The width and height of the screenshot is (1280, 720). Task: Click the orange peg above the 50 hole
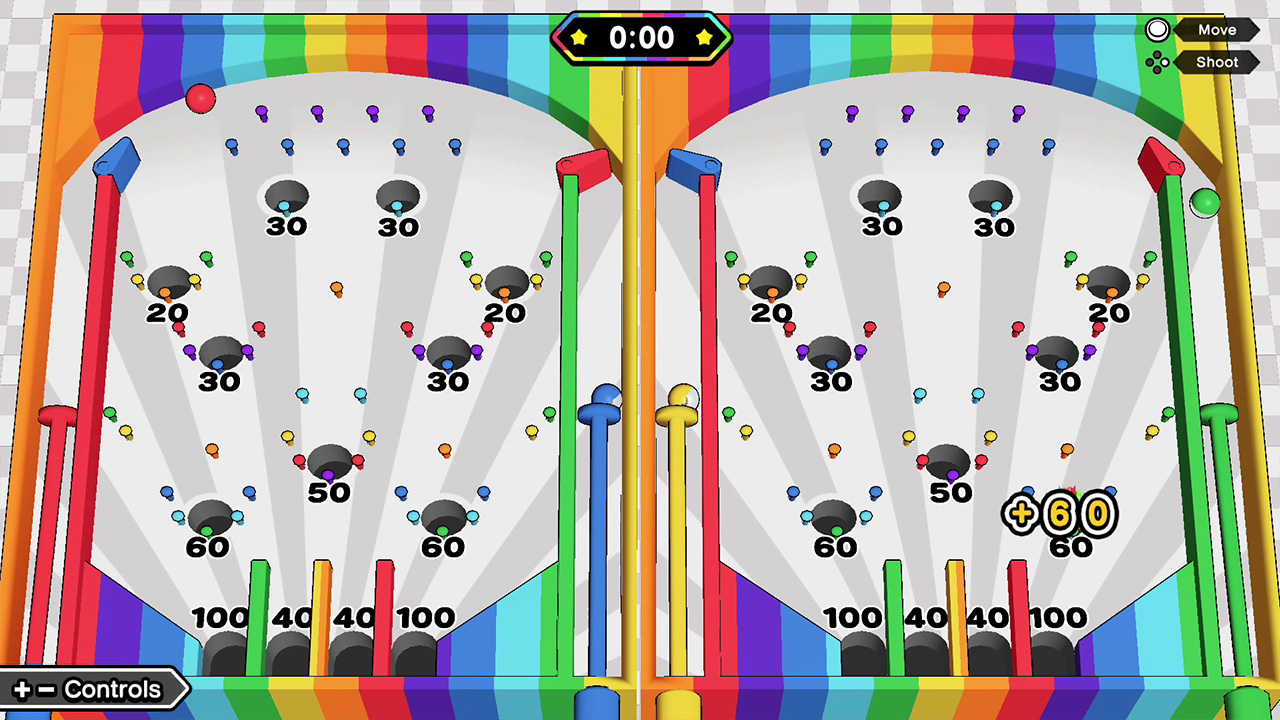coord(337,288)
